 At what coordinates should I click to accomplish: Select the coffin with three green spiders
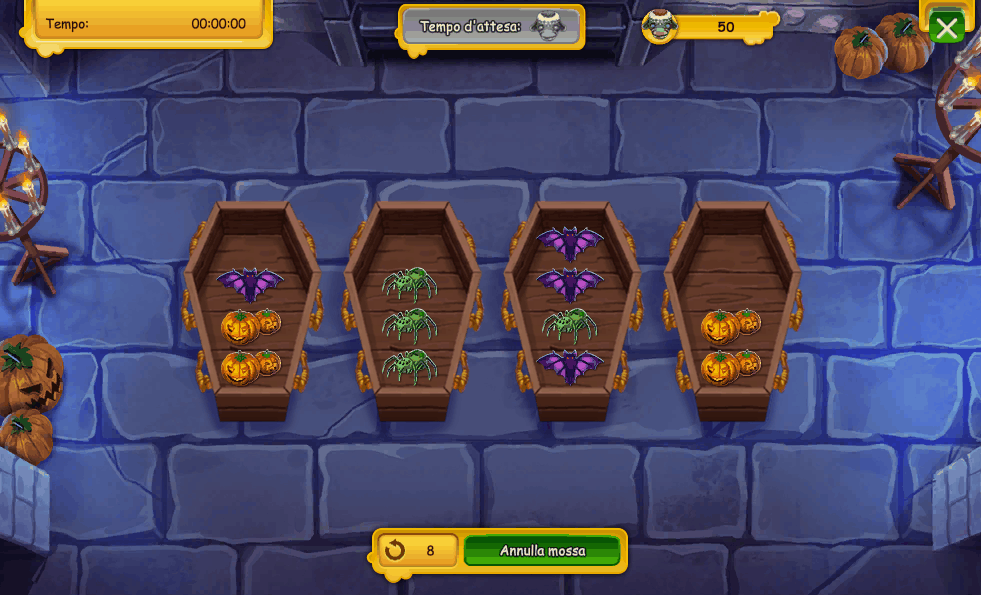(411, 310)
